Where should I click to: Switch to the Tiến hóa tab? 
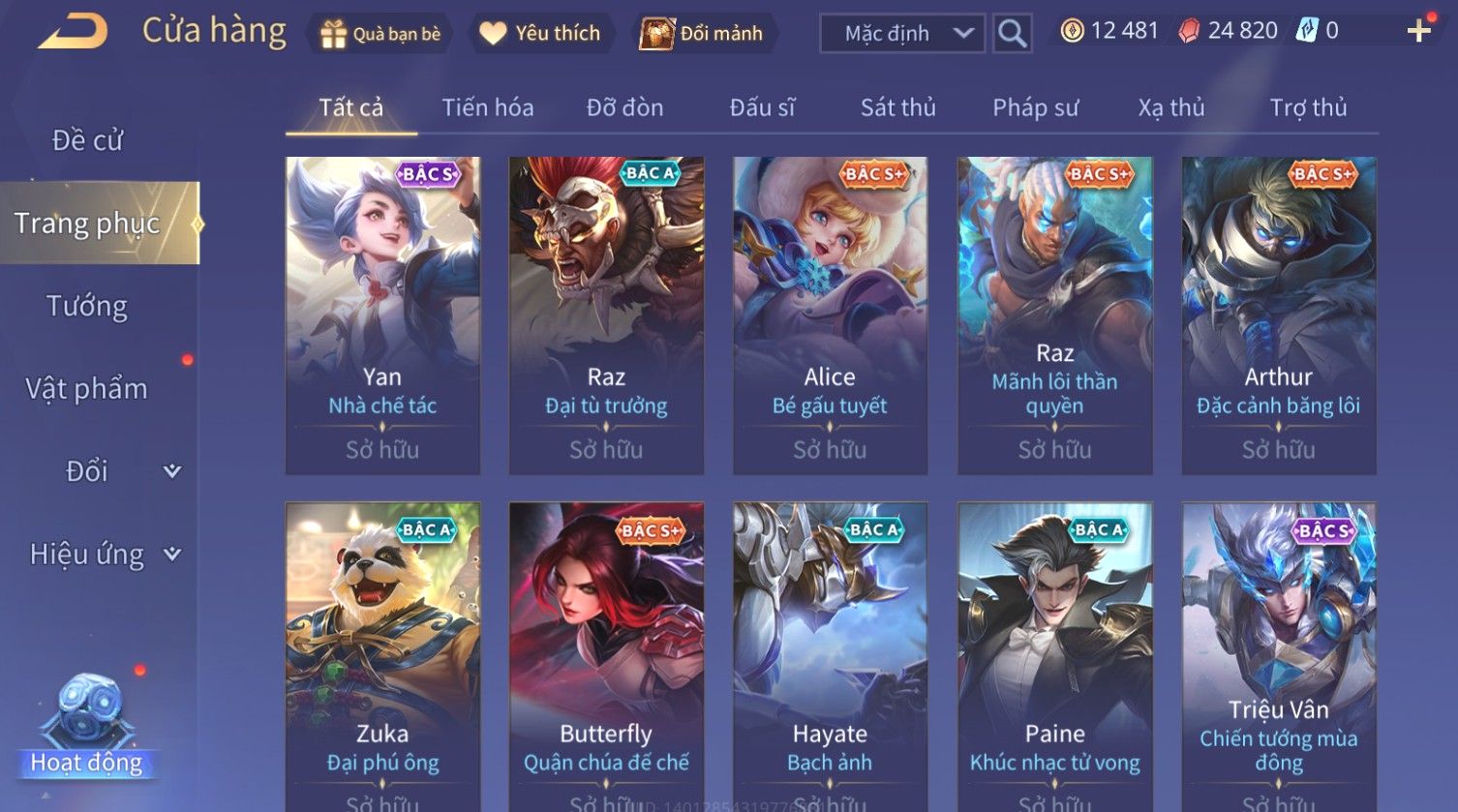click(488, 107)
